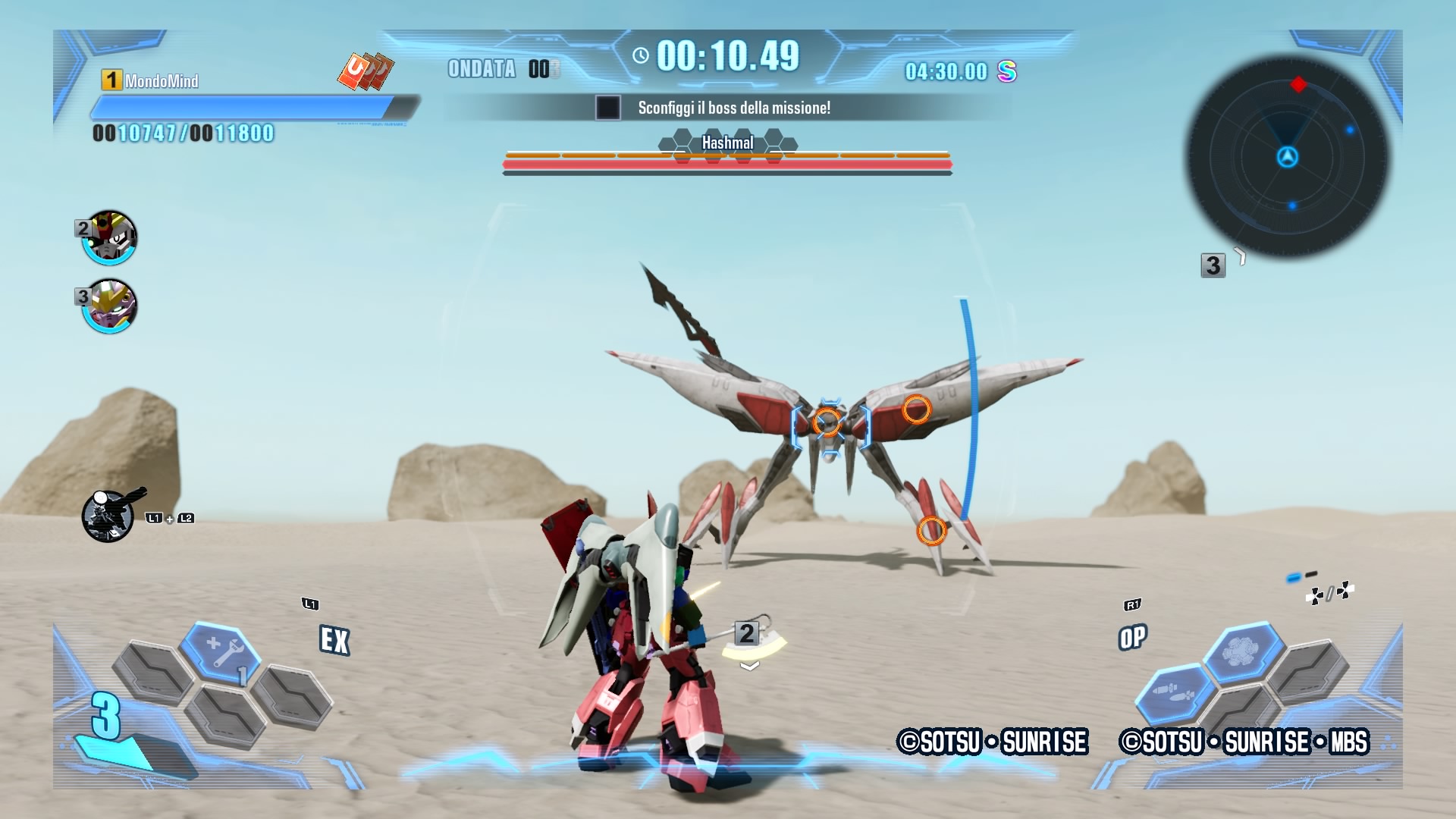Select the MondoMind player name tag

161,81
